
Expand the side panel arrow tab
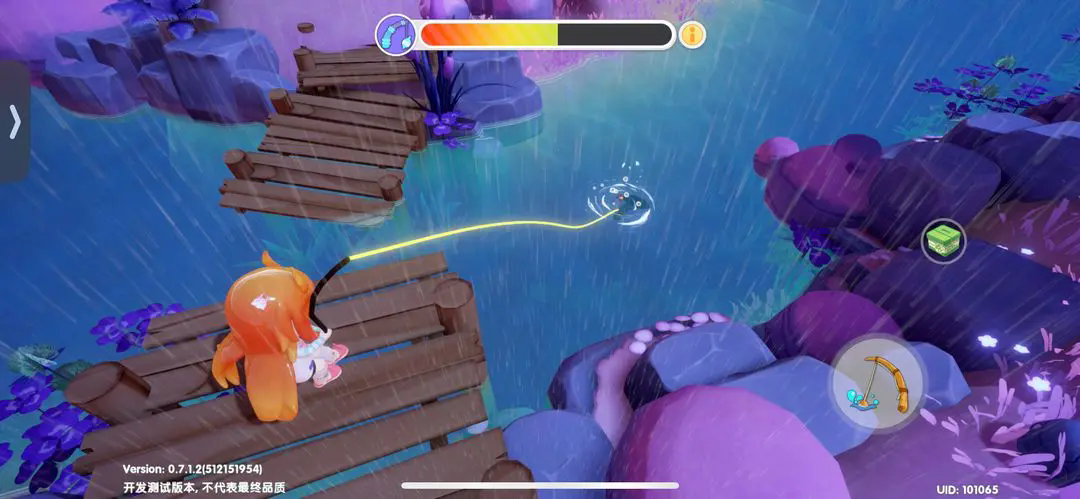(14, 121)
